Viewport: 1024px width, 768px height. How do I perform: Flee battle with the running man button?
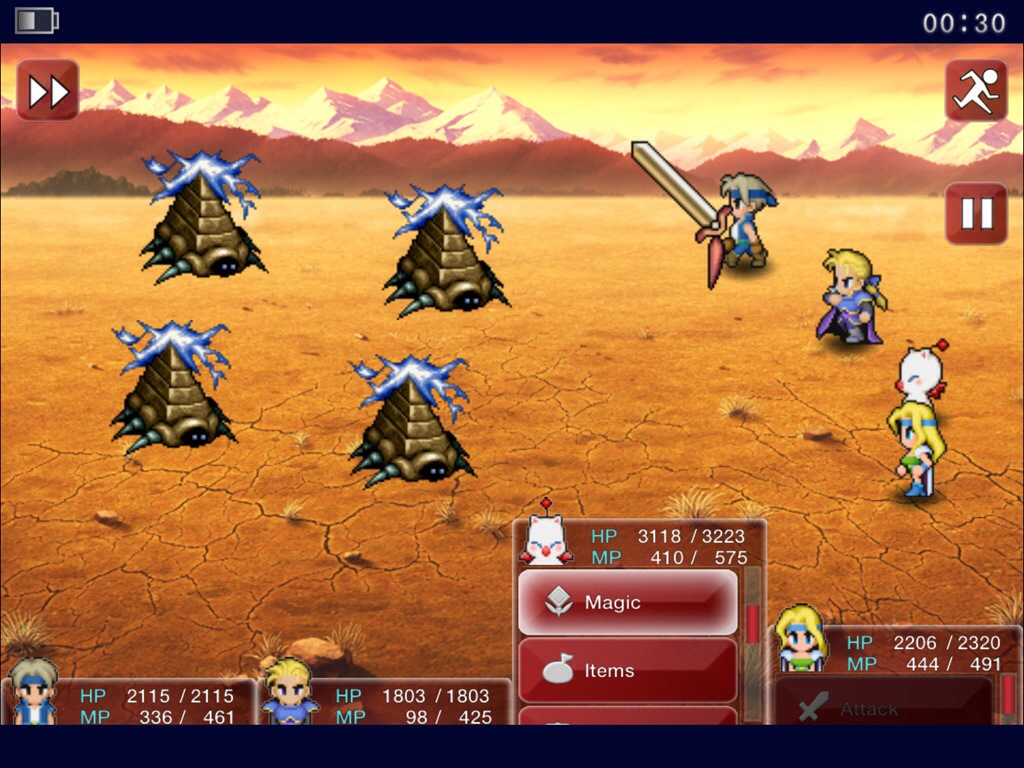click(976, 91)
